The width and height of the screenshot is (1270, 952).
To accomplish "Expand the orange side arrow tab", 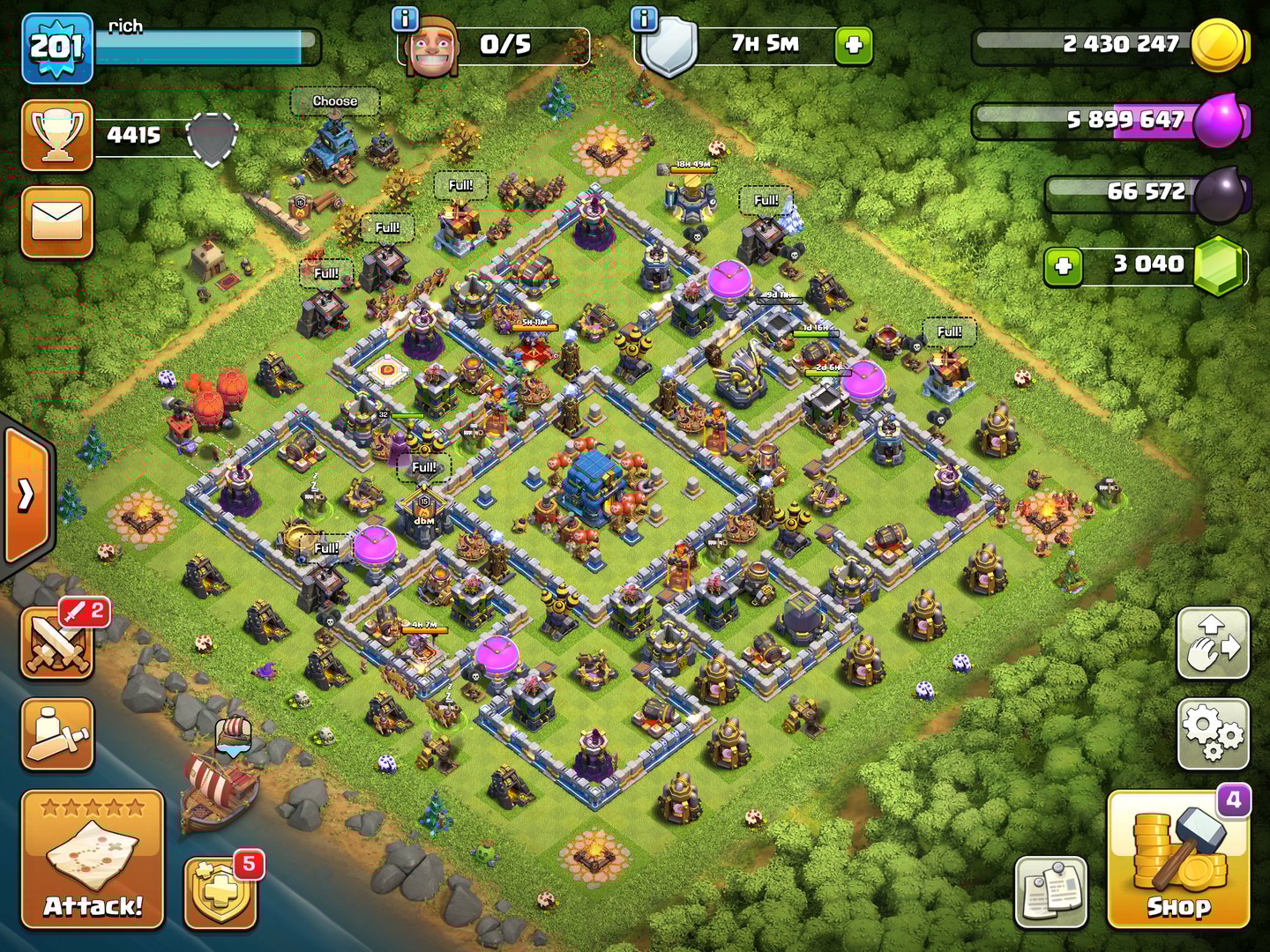I will coord(27,495).
